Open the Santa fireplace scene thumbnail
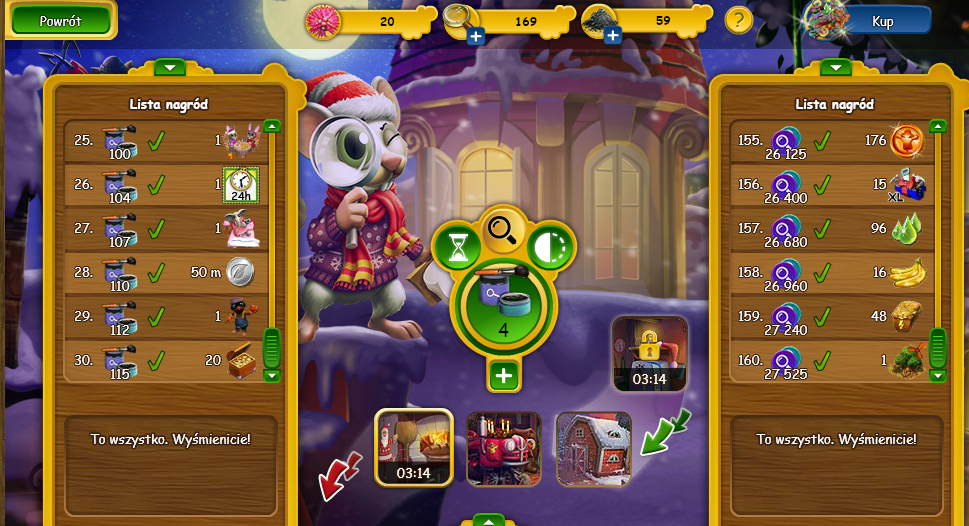 point(413,446)
